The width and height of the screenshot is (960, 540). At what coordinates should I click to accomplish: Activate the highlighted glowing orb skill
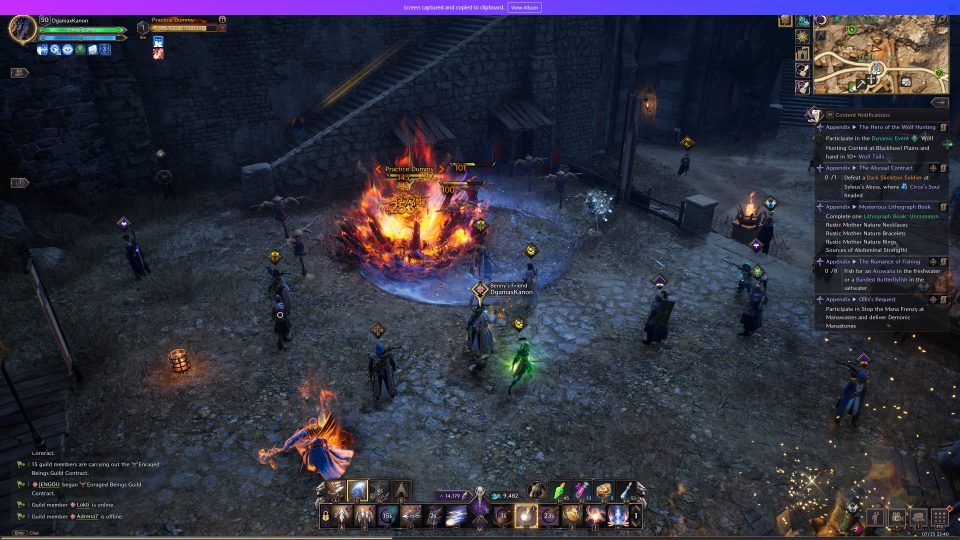[525, 516]
